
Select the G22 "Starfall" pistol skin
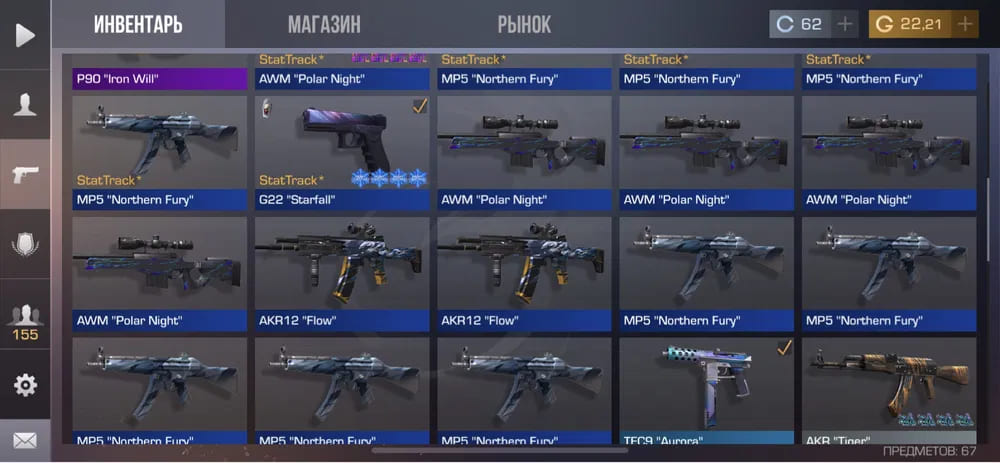pos(342,150)
